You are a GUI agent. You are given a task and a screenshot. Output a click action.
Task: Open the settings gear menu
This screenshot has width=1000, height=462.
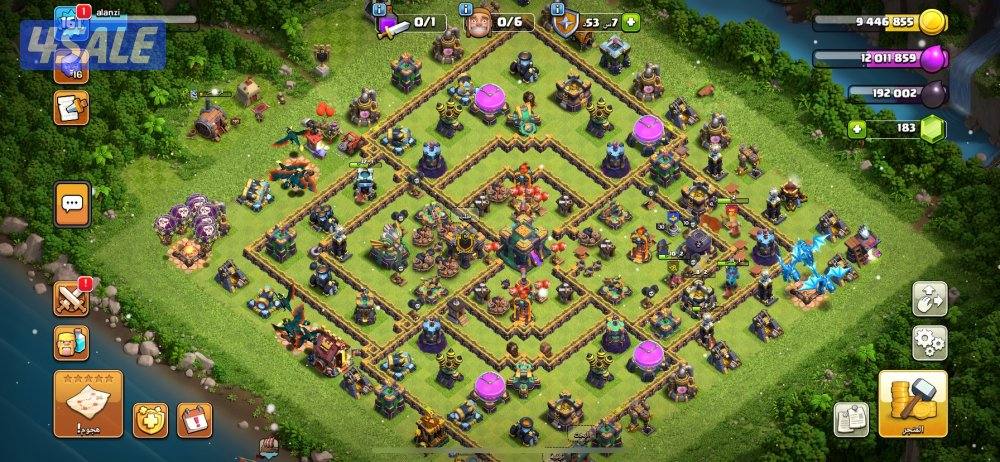click(x=929, y=343)
